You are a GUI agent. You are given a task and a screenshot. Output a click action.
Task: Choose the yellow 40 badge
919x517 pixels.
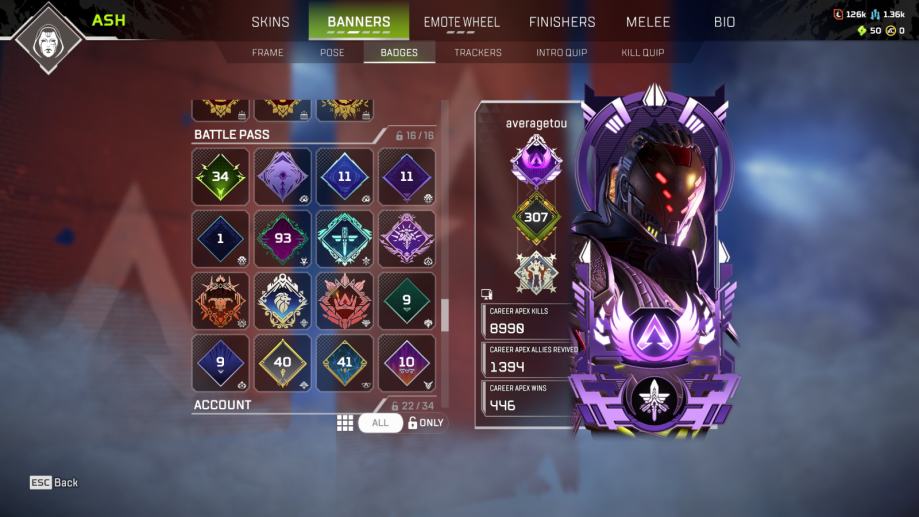(283, 363)
